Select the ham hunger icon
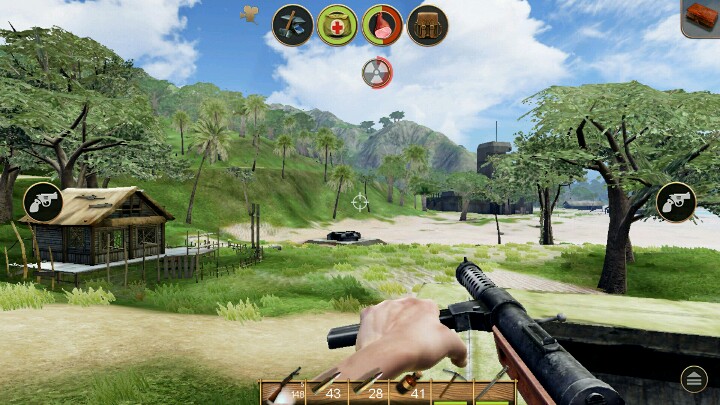720x405 pixels. point(382,25)
